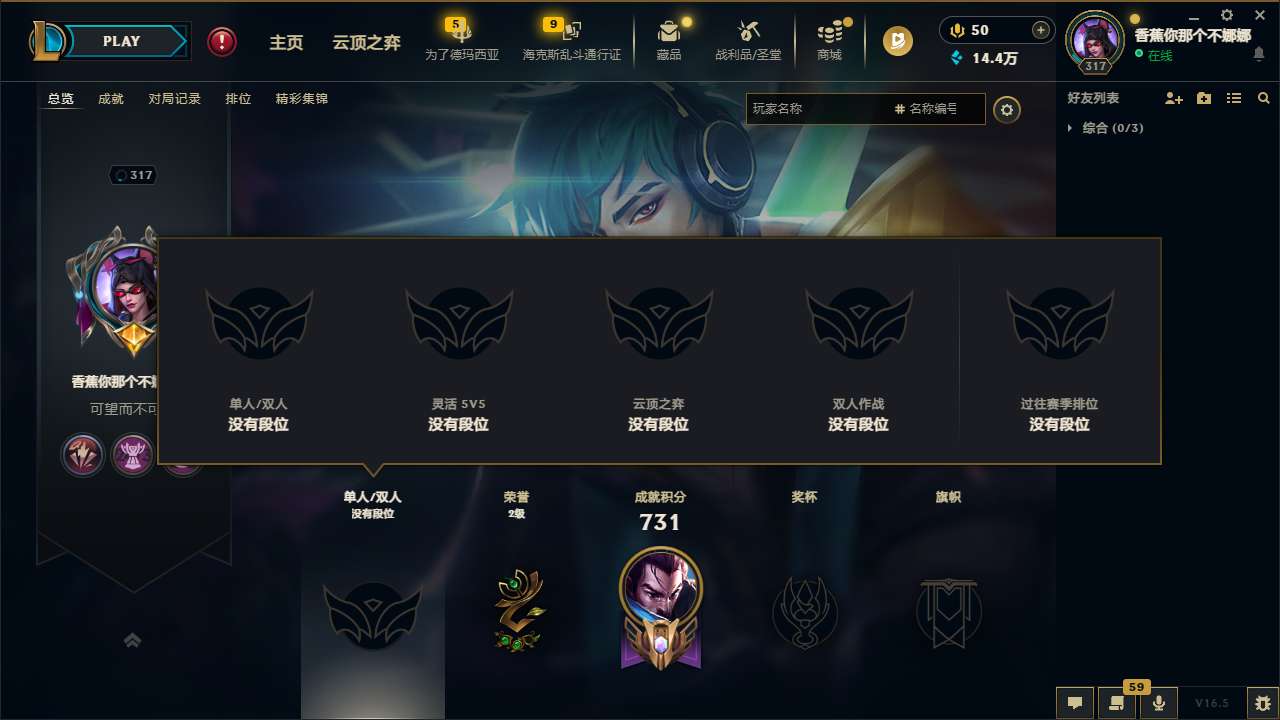
Task: Switch to the 成就 achievements tab
Action: tap(110, 99)
